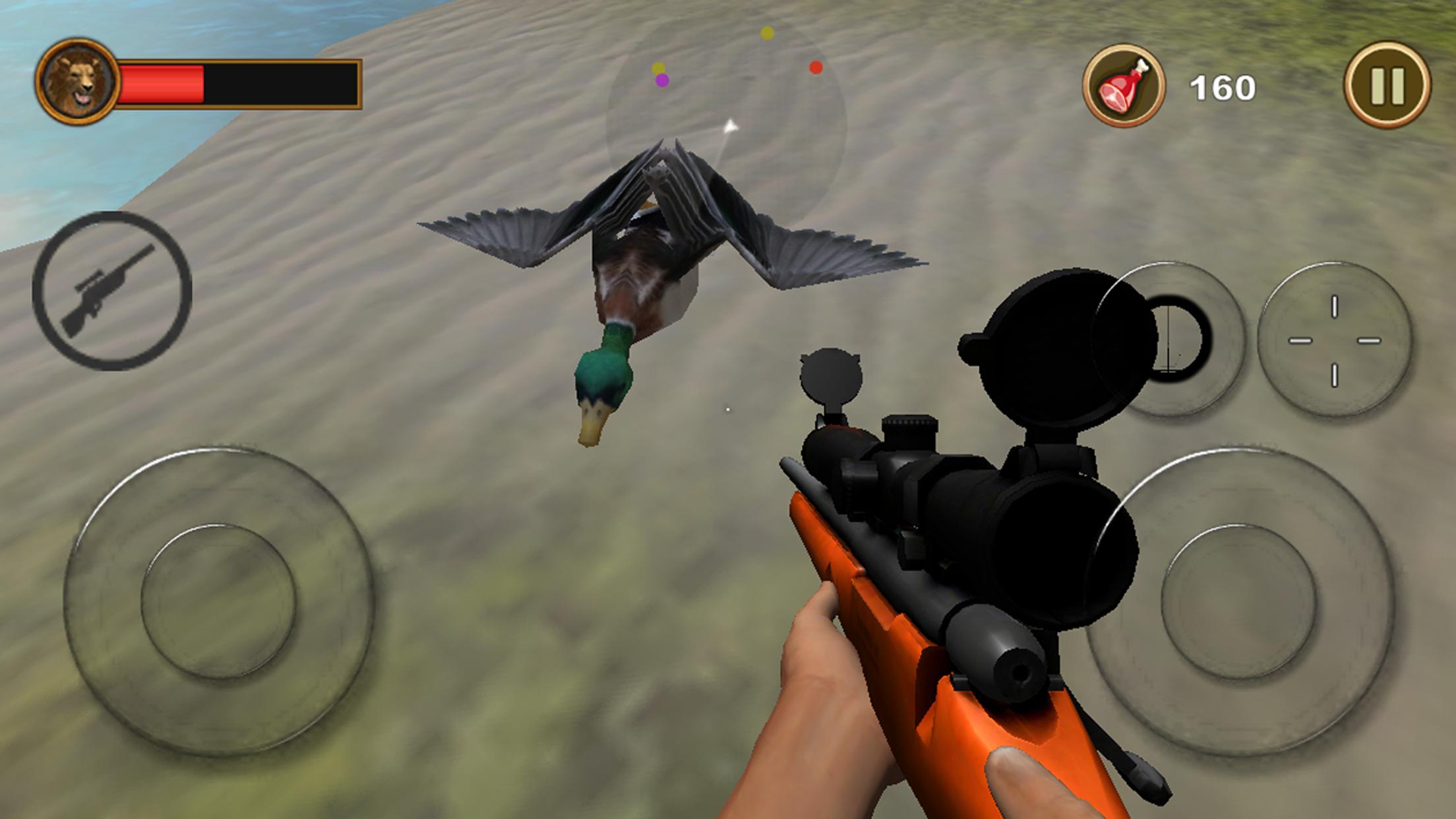Select the red dot indicator
The height and width of the screenshot is (819, 1456).
[815, 66]
